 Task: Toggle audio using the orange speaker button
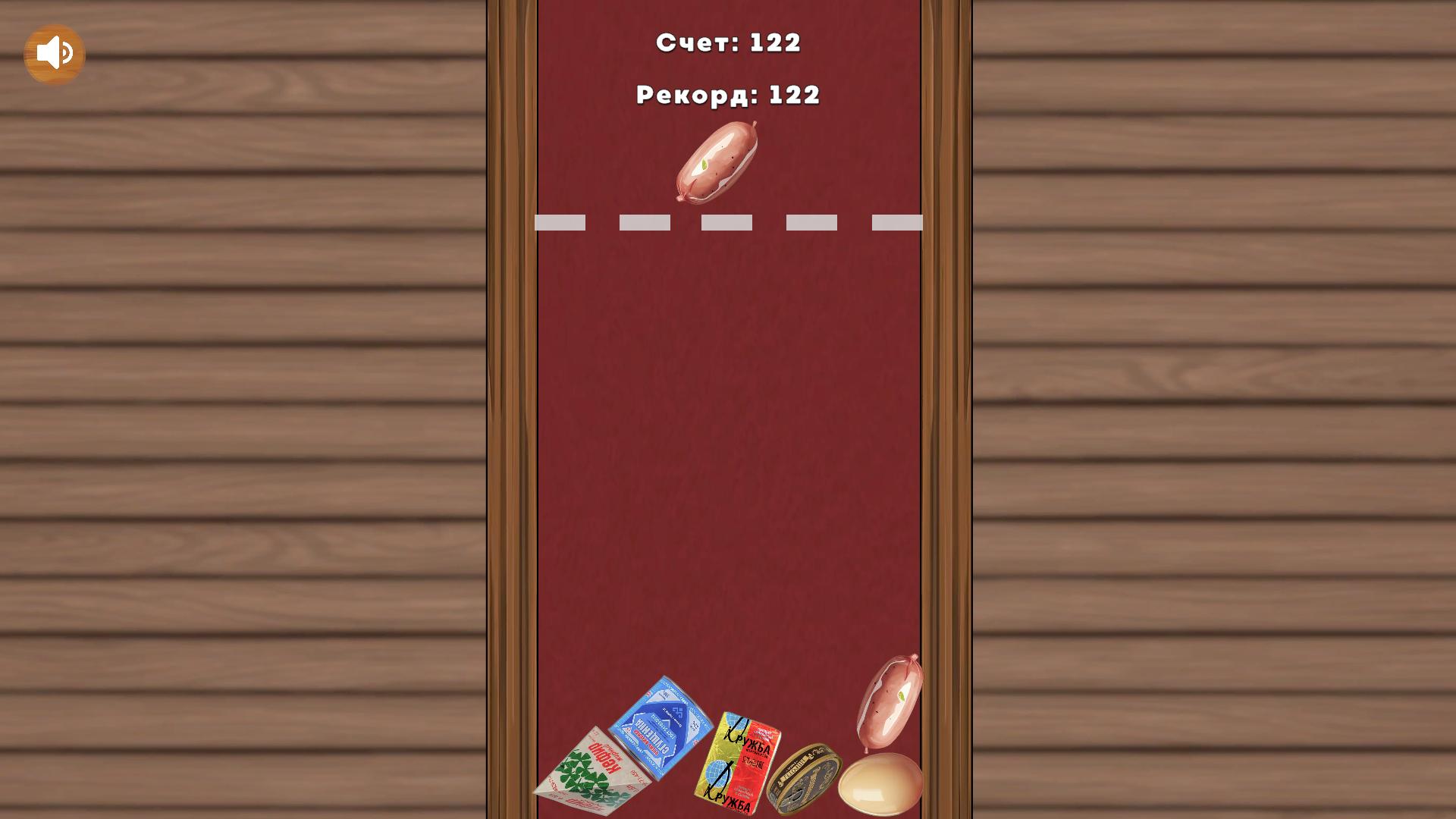pyautogui.click(x=54, y=51)
